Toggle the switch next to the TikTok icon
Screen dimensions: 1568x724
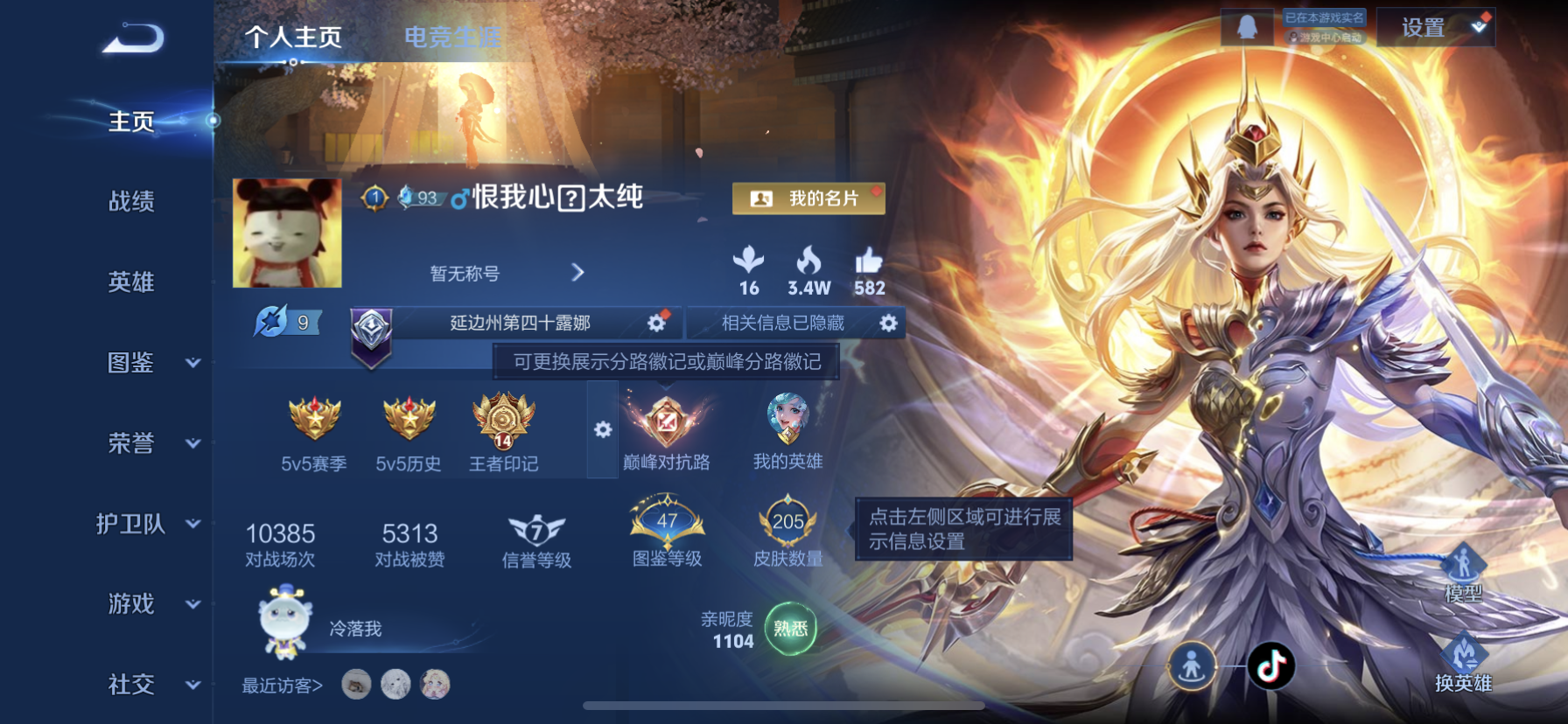(x=1192, y=665)
